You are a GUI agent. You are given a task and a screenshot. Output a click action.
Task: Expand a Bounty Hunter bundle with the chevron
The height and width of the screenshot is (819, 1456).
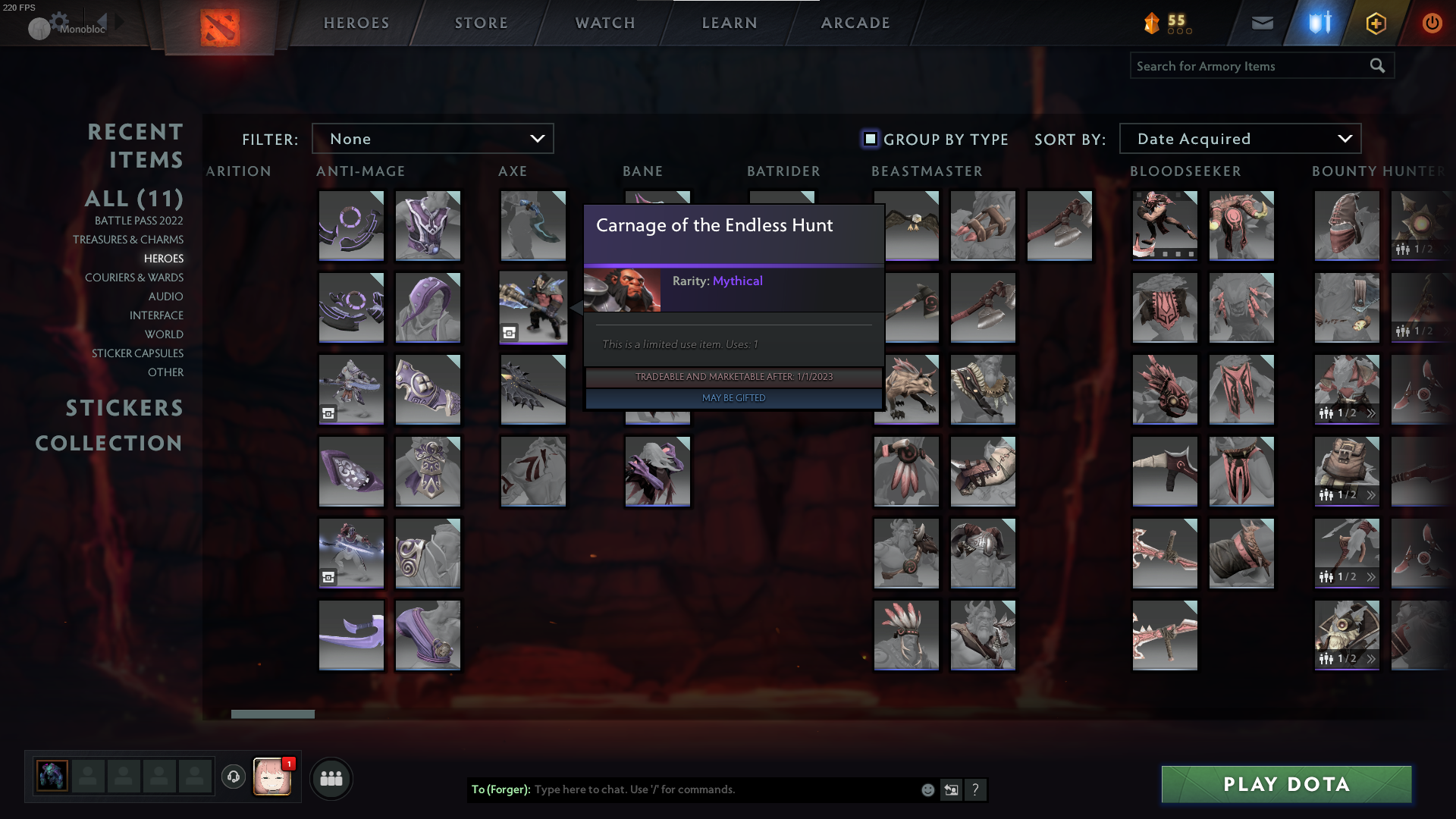click(1372, 414)
